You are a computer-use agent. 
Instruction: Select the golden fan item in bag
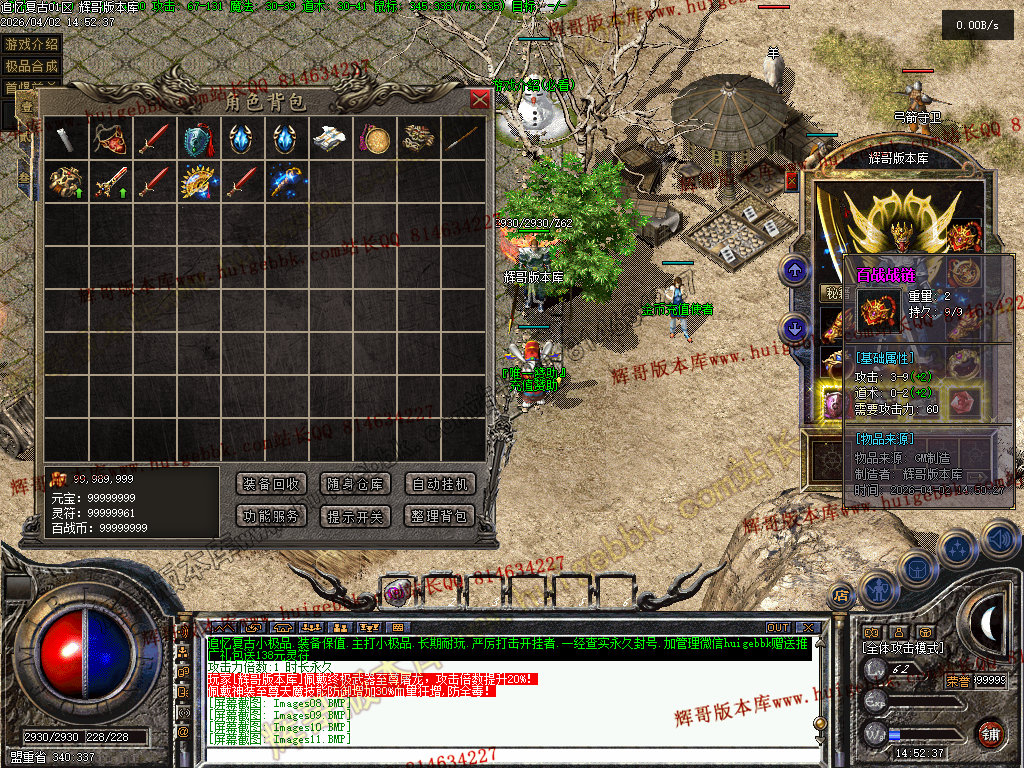tap(196, 182)
